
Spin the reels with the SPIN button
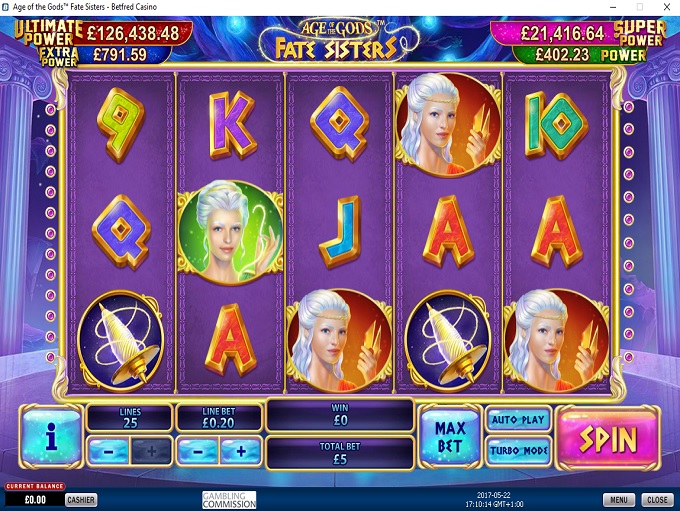(x=608, y=437)
